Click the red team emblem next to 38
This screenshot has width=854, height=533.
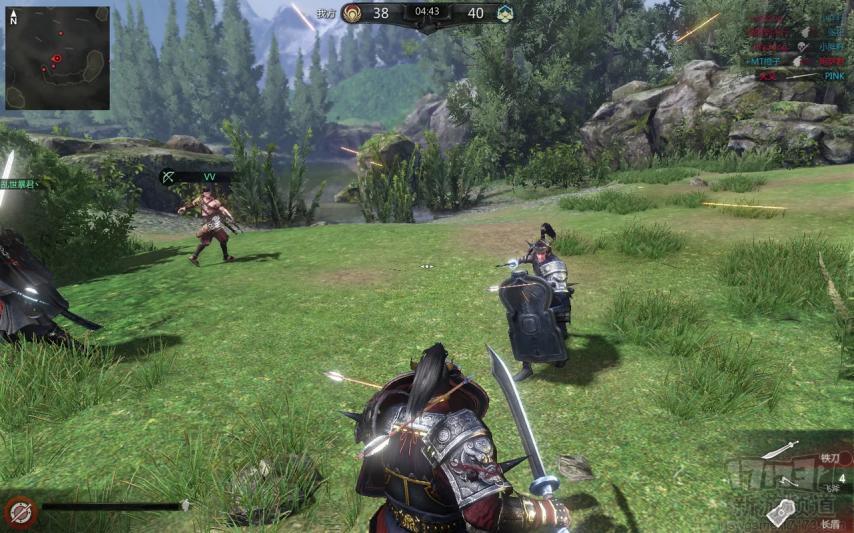click(x=352, y=13)
